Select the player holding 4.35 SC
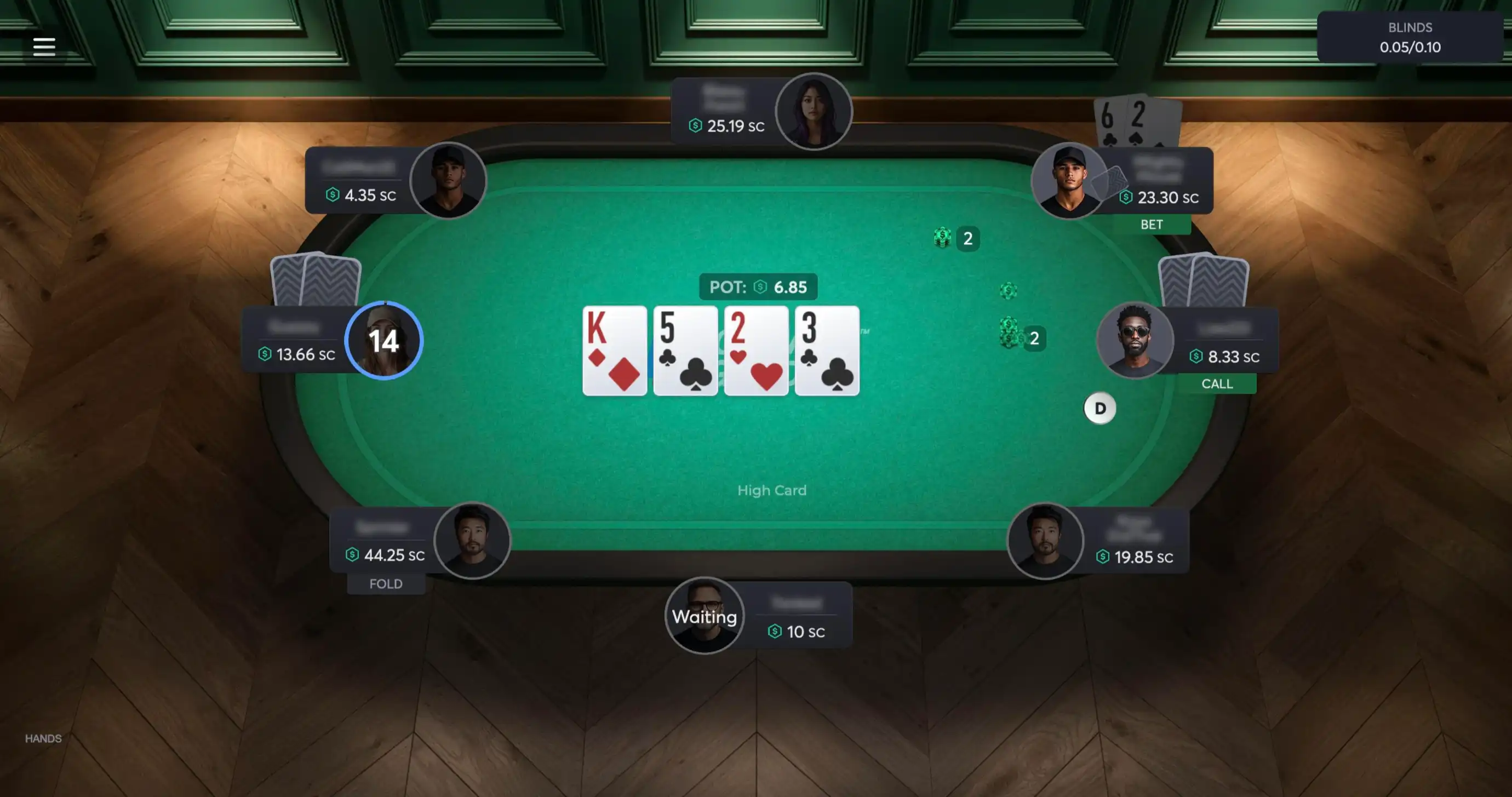 pos(448,180)
